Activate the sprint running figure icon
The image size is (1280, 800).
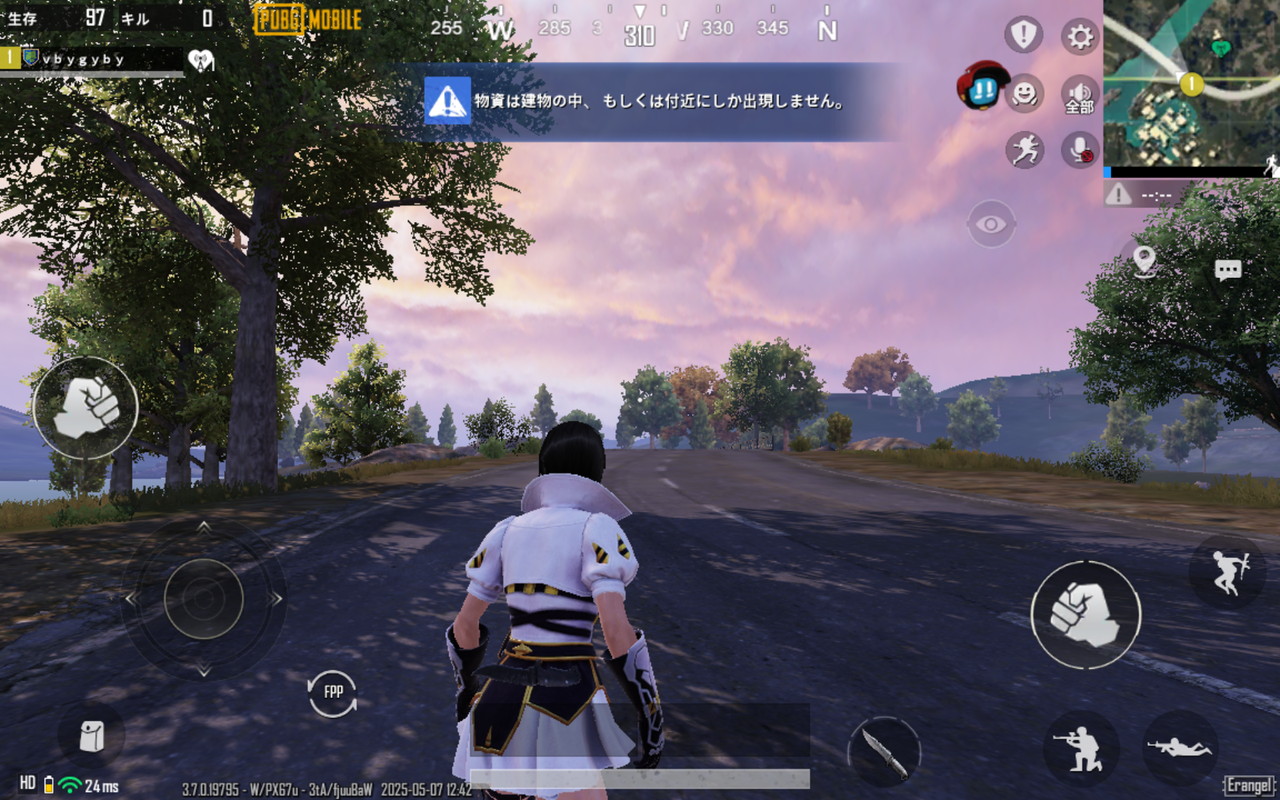point(1024,150)
